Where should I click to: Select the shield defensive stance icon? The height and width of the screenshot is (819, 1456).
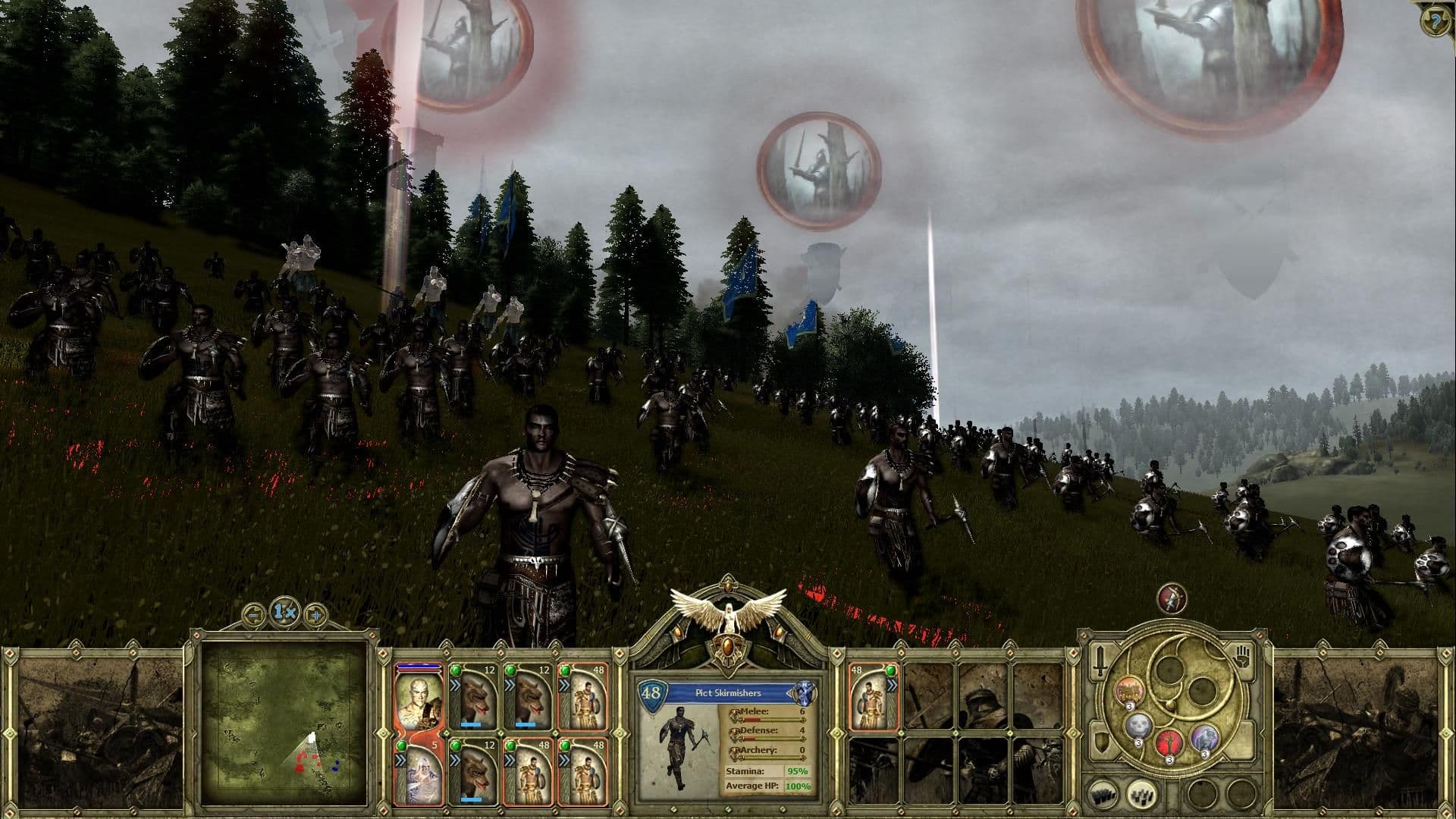(1100, 741)
